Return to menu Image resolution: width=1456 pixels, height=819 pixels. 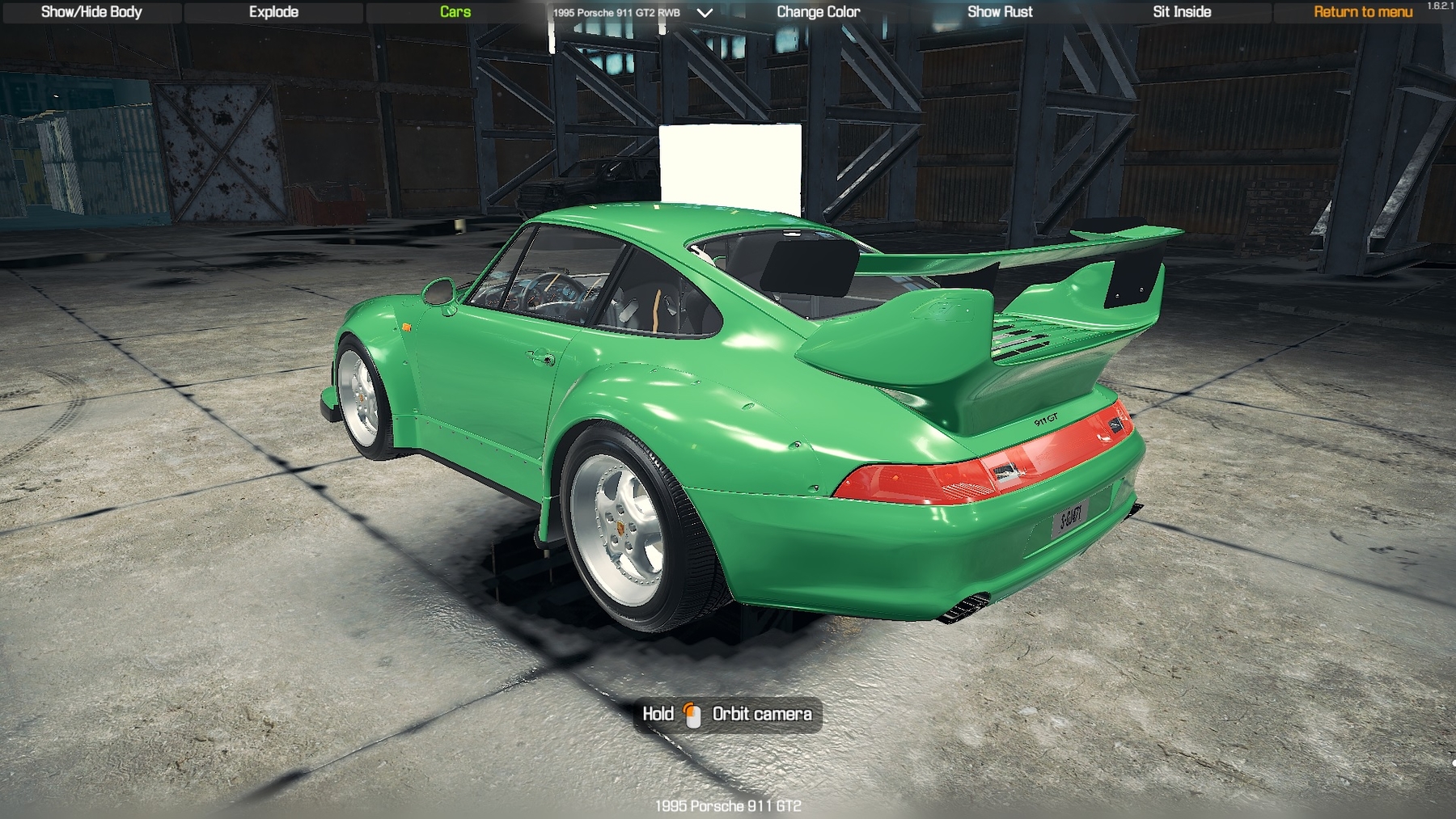coord(1363,12)
